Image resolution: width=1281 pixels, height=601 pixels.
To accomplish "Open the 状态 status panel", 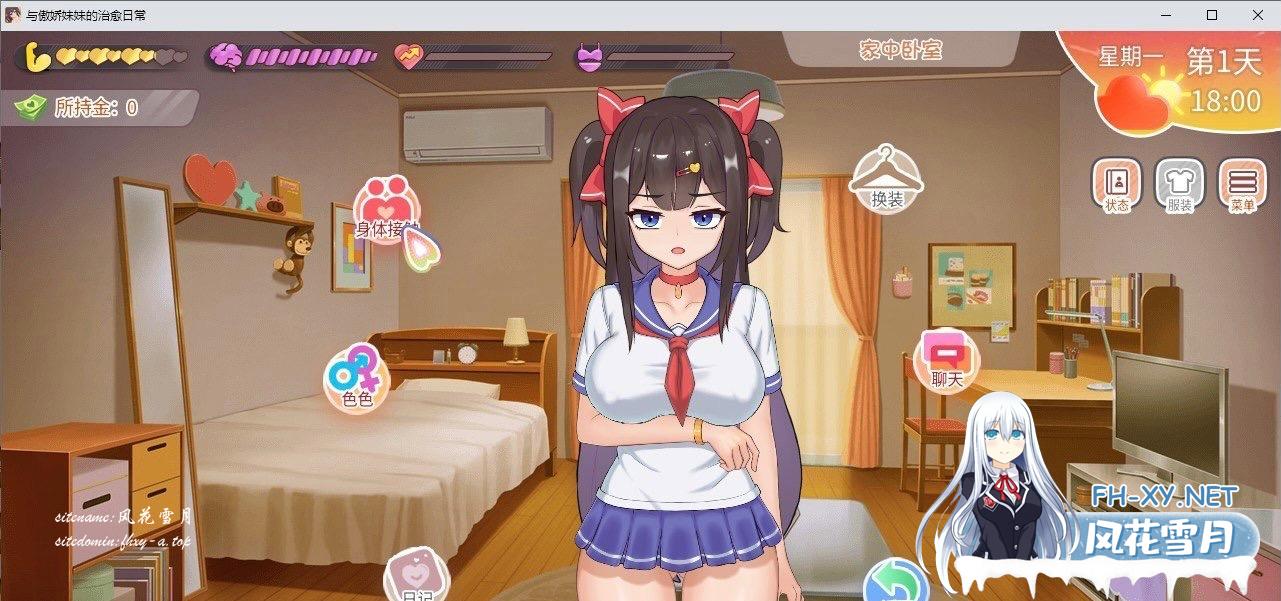I will point(1117,185).
